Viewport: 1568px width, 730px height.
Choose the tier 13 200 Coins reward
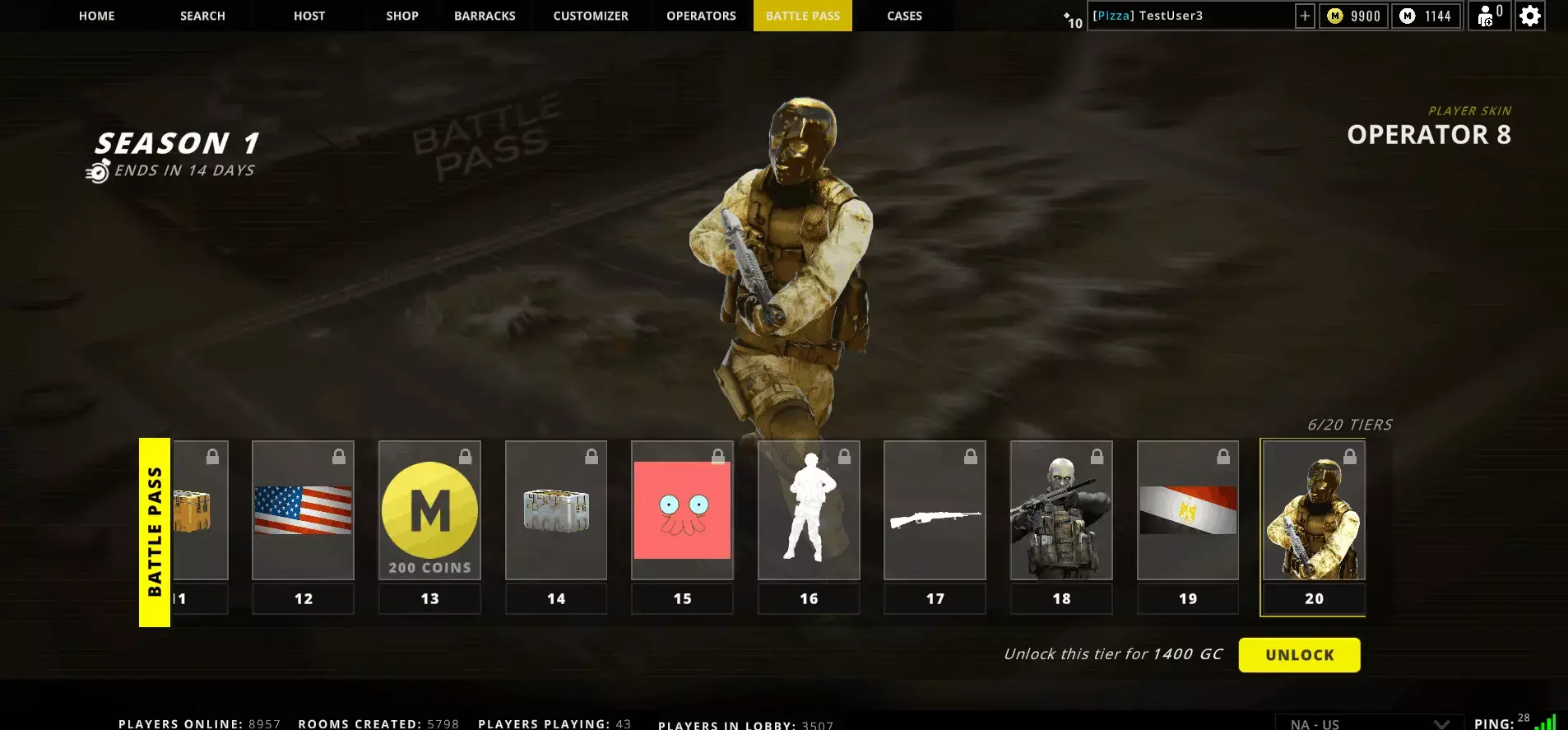tap(429, 510)
